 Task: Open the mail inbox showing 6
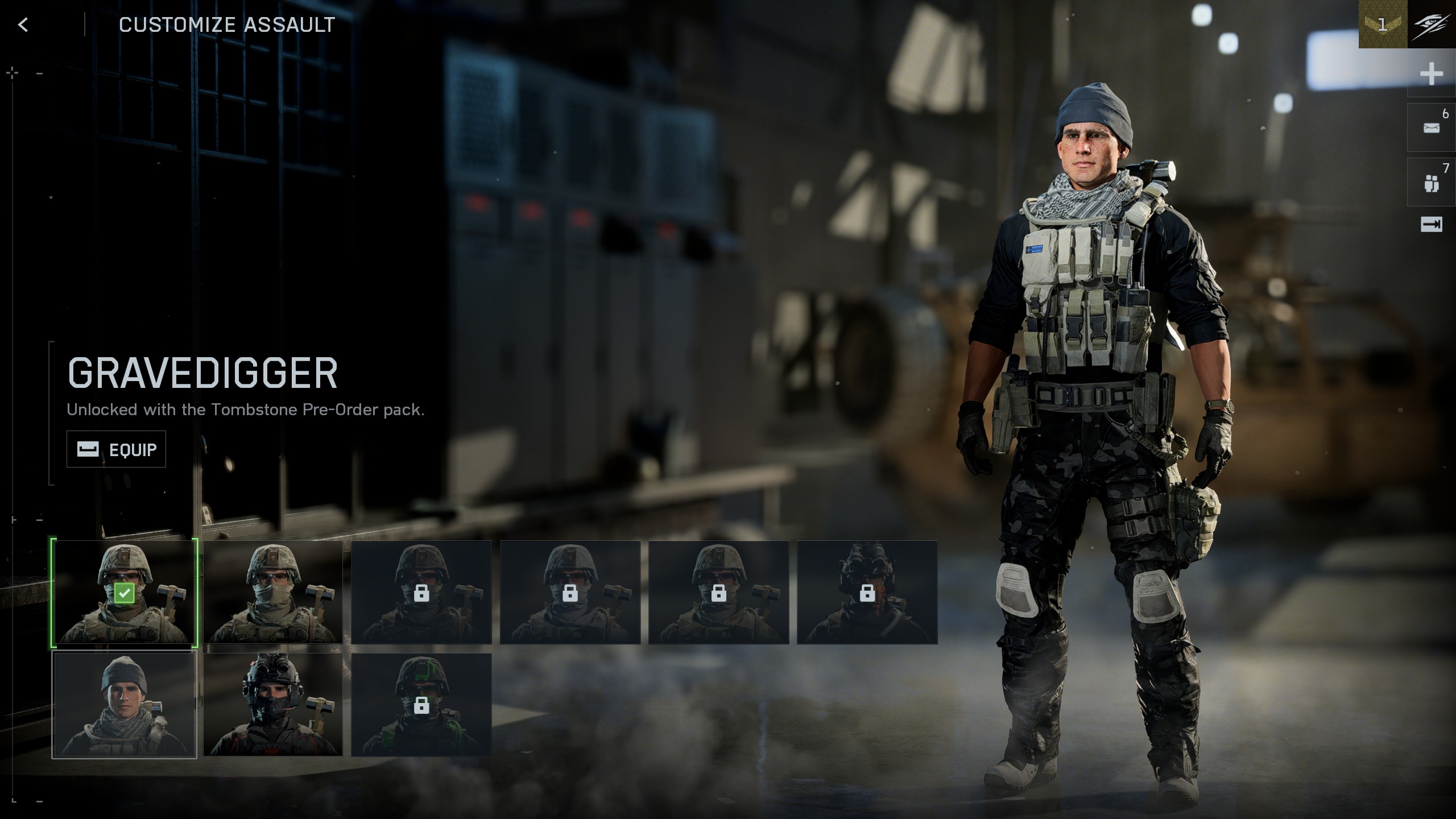[1431, 127]
